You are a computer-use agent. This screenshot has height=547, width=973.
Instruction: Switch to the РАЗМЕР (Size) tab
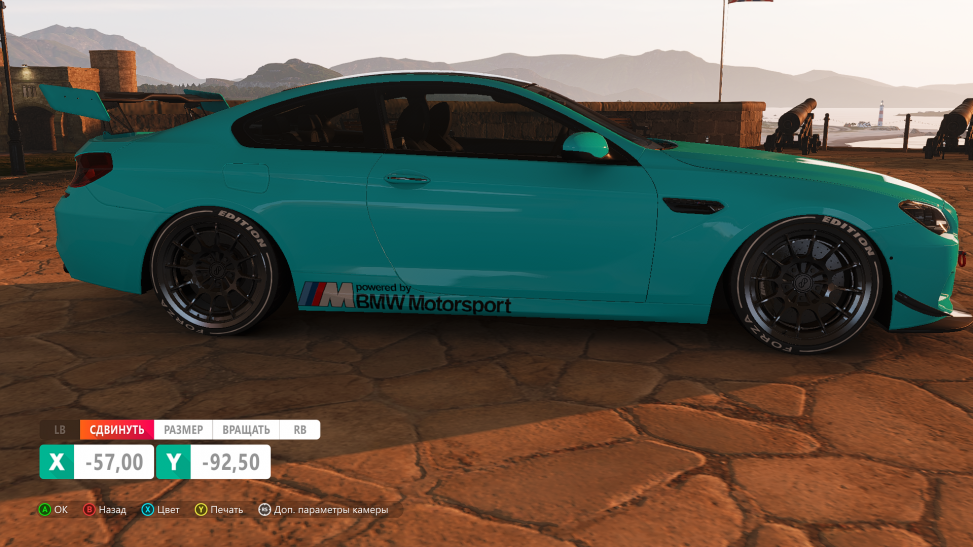[x=183, y=430]
